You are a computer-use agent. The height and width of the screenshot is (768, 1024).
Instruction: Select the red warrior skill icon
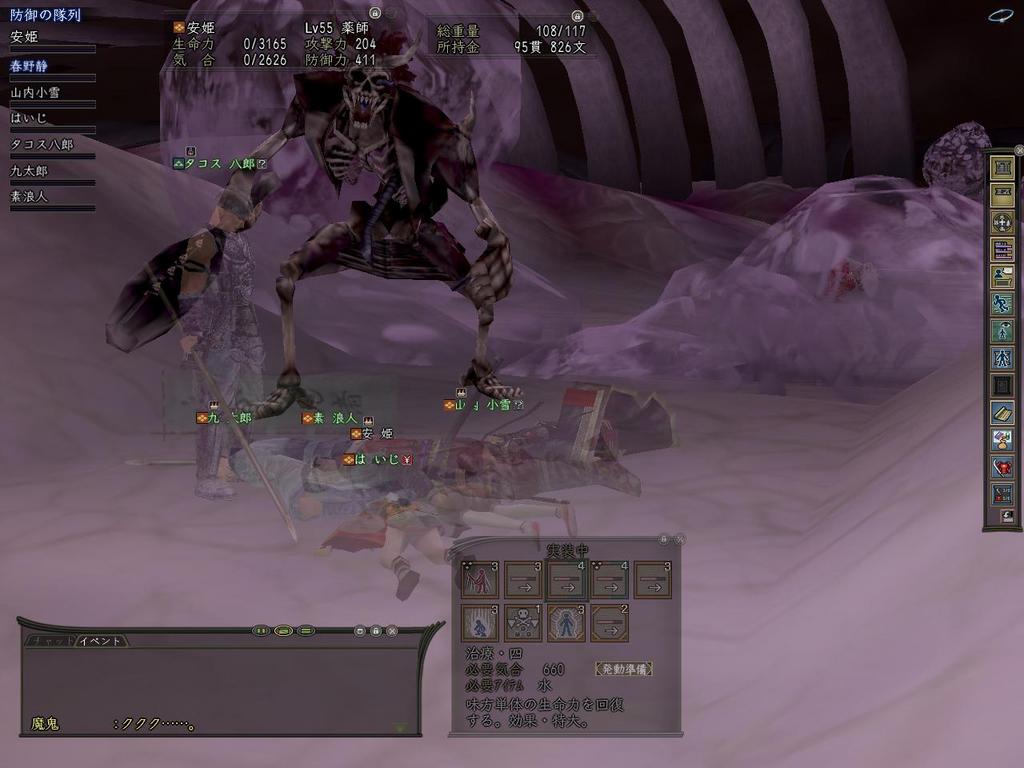click(480, 578)
